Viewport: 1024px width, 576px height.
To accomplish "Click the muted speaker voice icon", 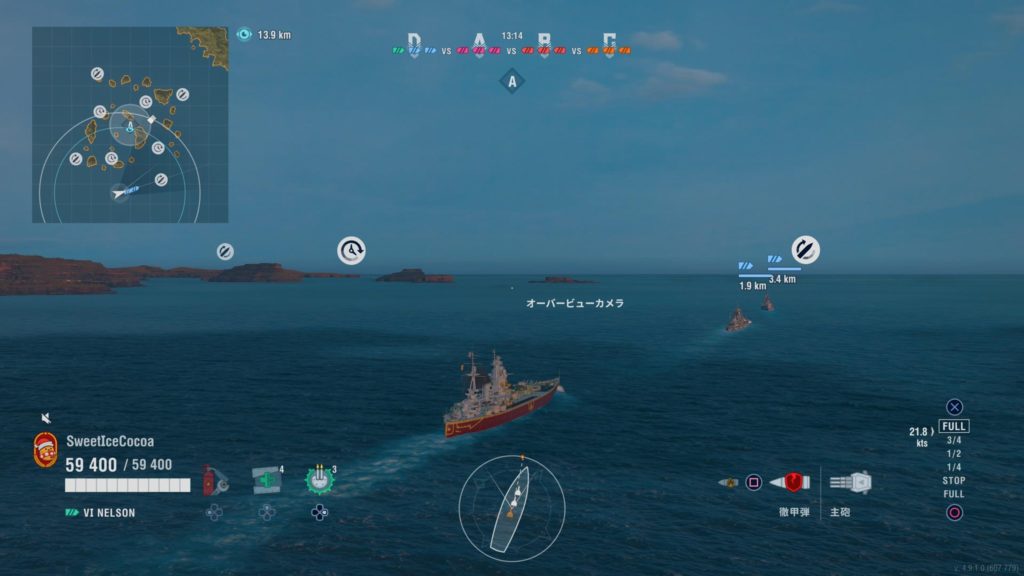I will click(45, 418).
